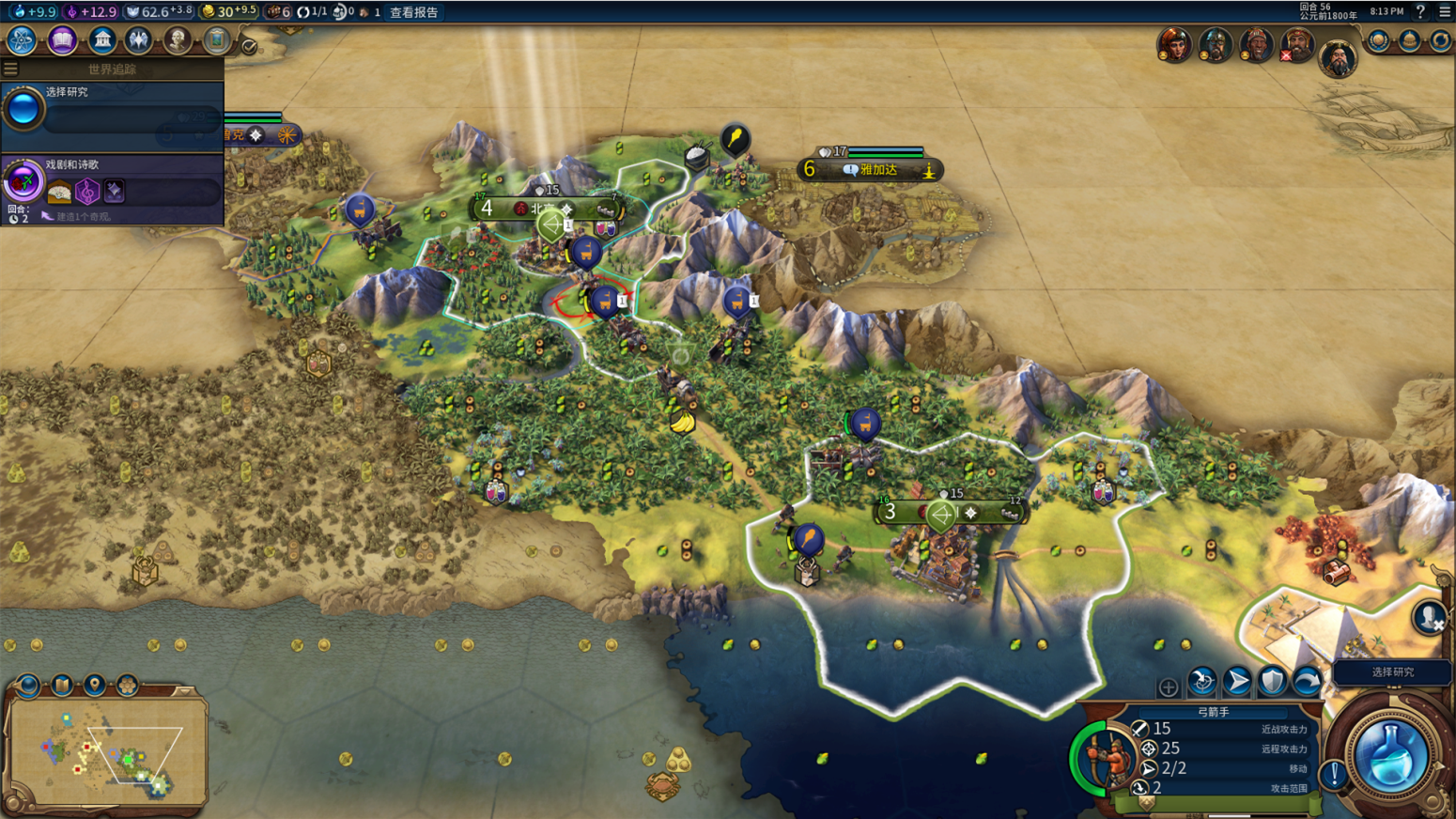Activate the archer's ranged attack action
This screenshot has width=1456, height=819.
(x=1202, y=681)
